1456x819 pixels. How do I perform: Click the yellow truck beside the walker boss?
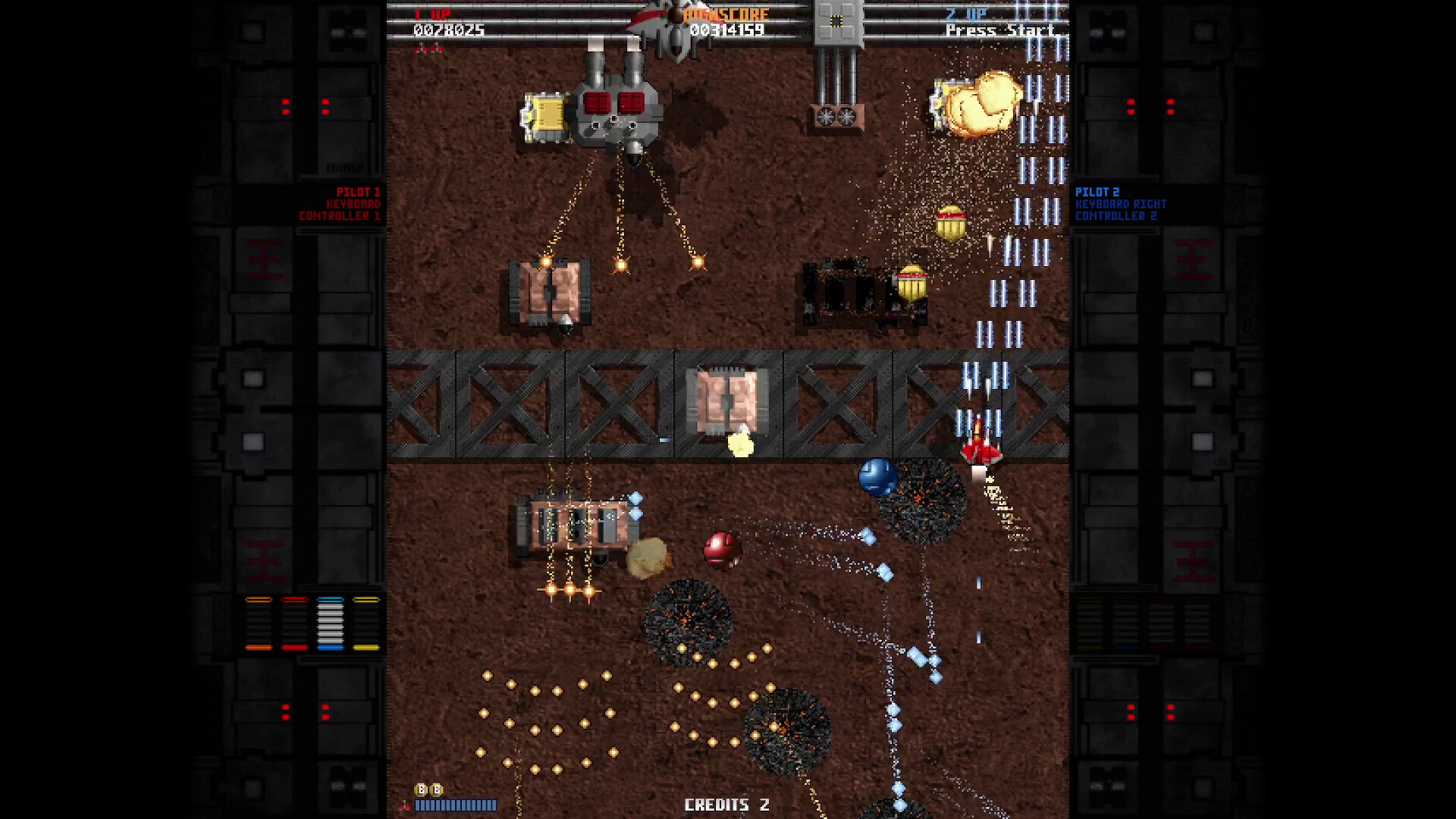(x=544, y=115)
